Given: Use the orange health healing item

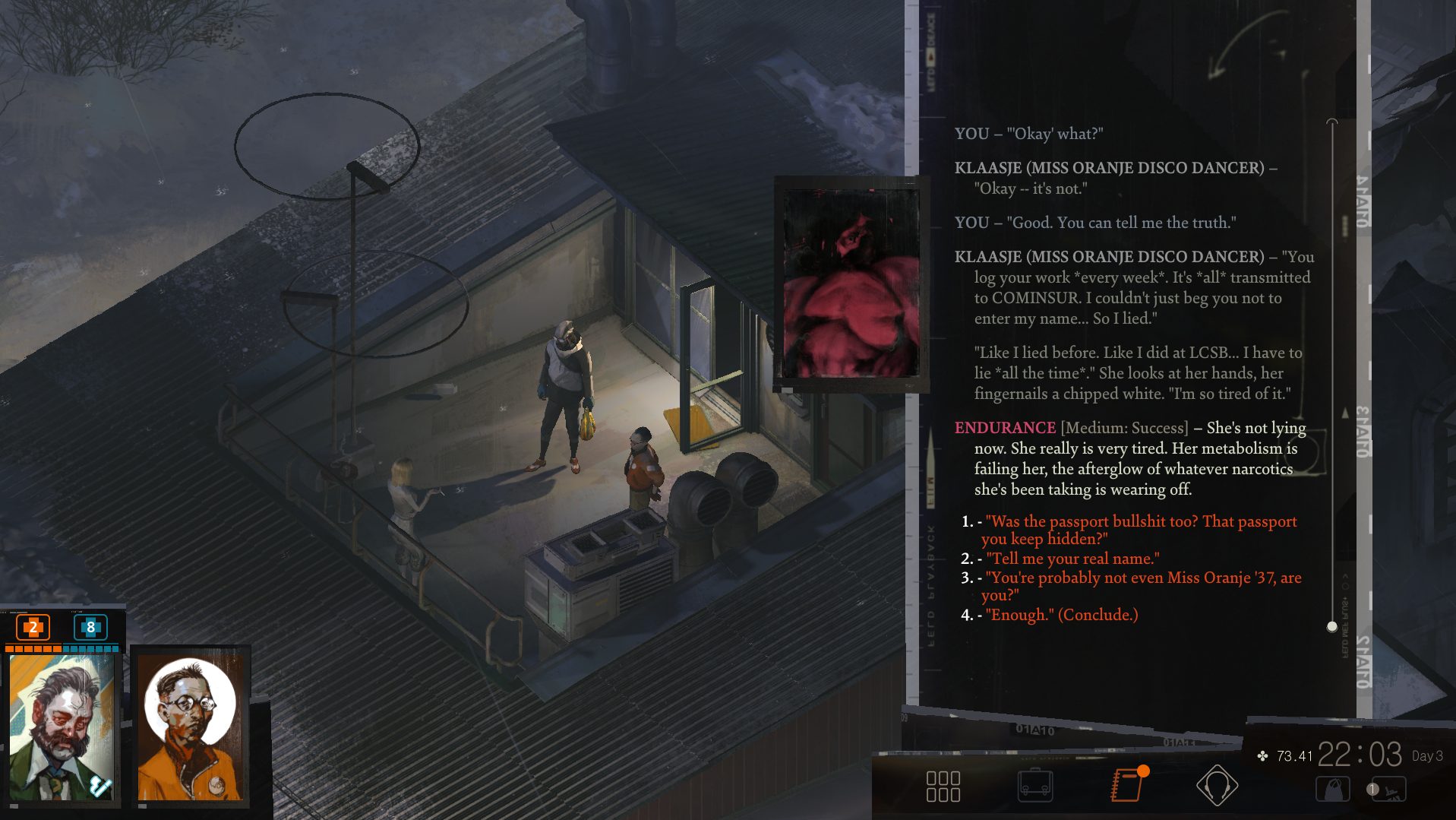Looking at the screenshot, I should click(x=33, y=627).
